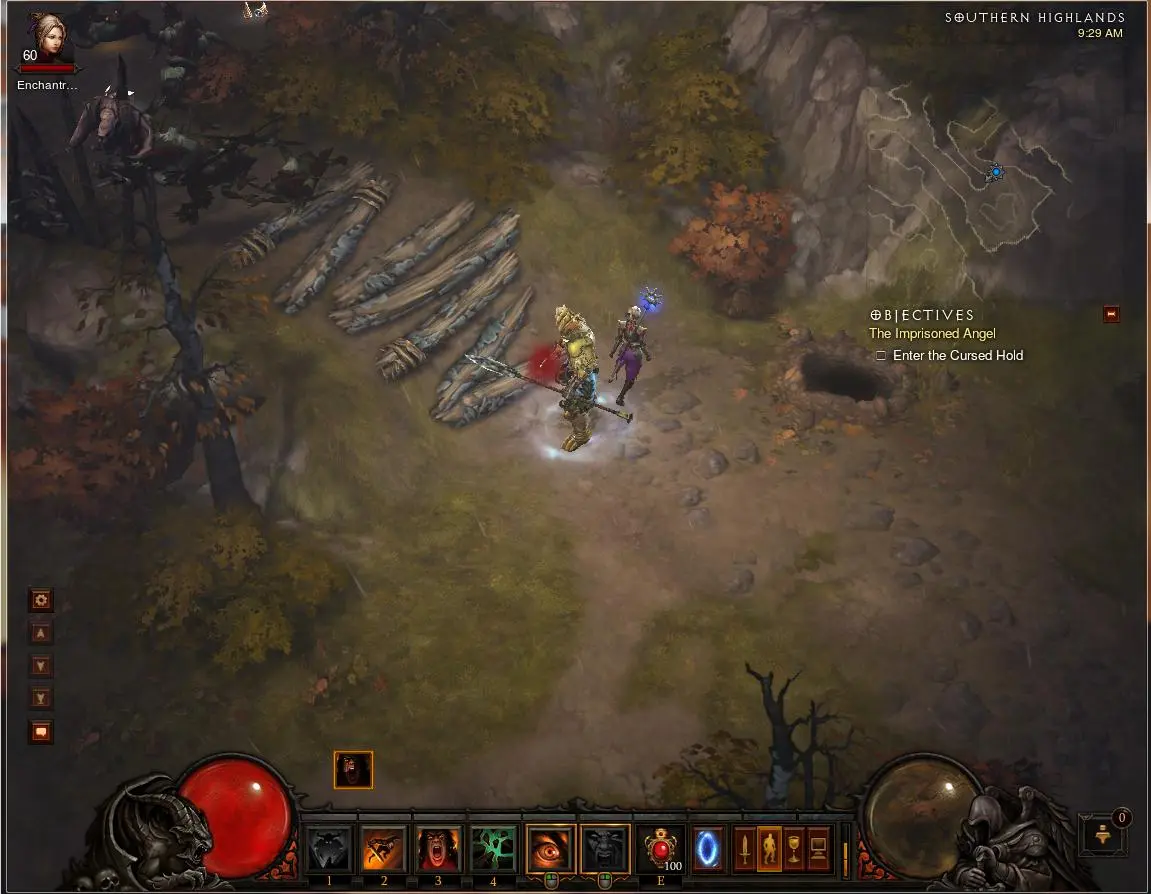
Task: Drink the red health potion
Action: [660, 848]
